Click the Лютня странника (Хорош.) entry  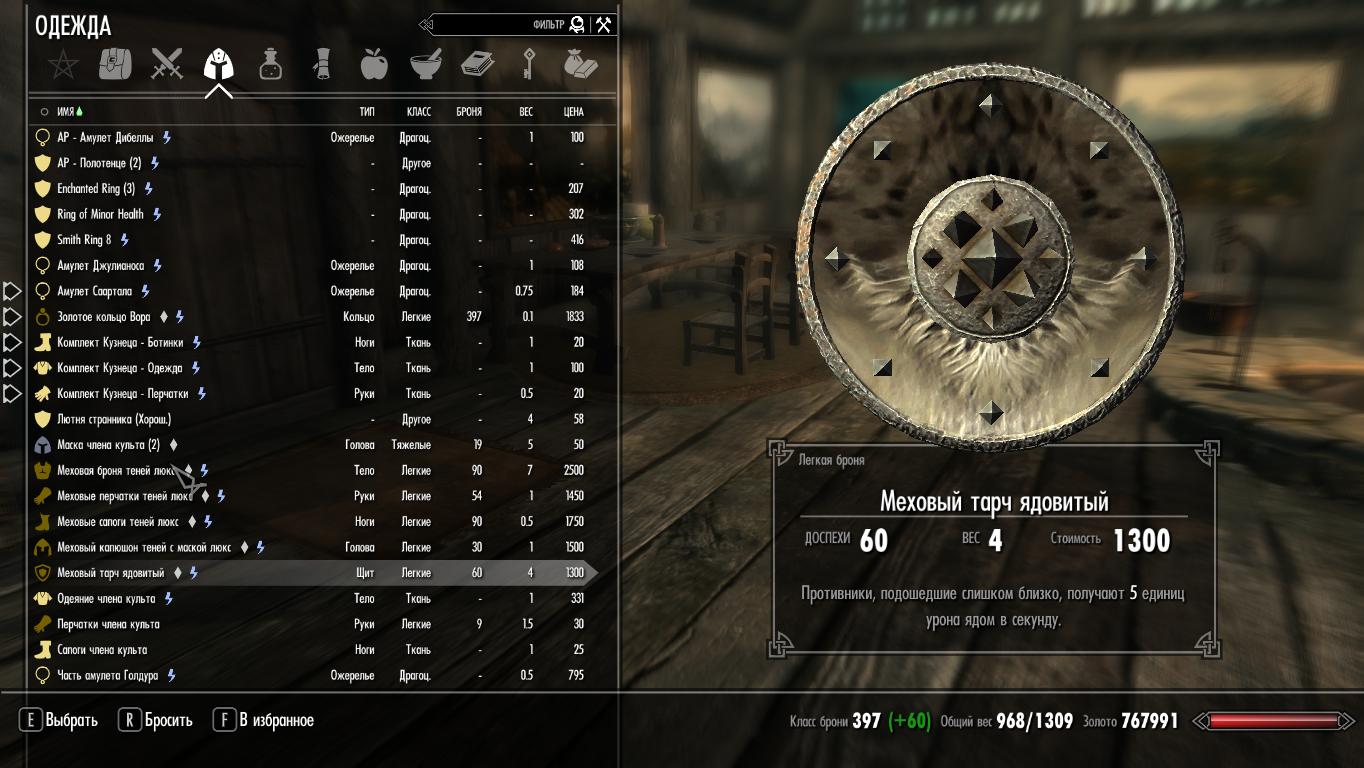tap(114, 419)
